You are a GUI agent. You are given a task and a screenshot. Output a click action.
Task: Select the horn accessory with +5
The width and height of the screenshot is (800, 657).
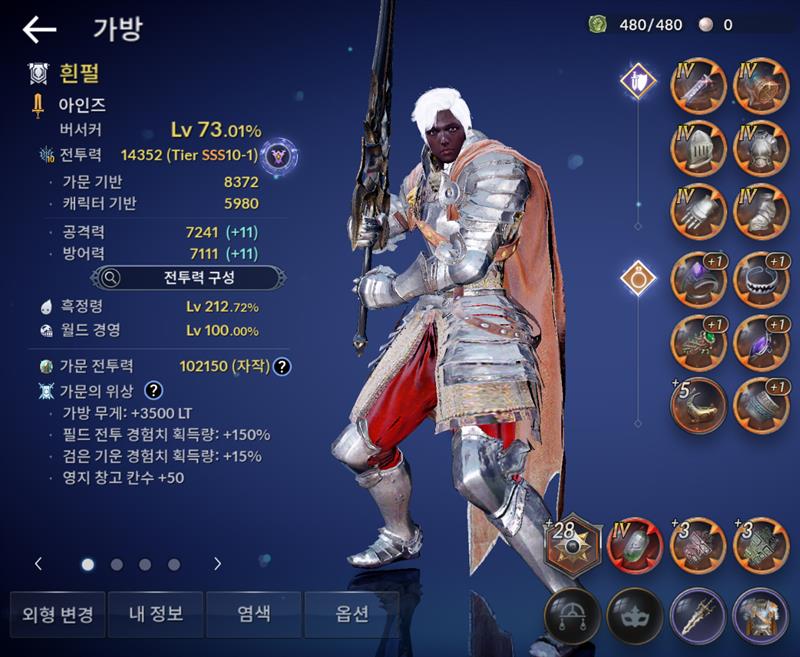click(x=698, y=404)
